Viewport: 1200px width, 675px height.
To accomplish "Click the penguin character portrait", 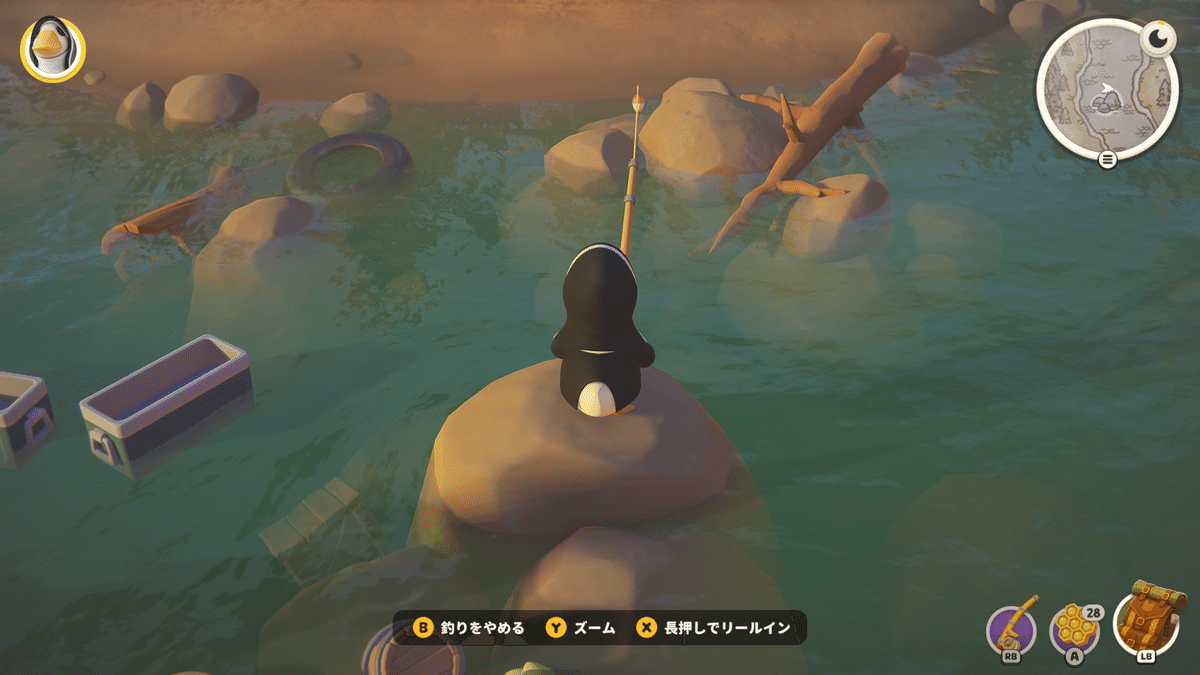I will (52, 49).
